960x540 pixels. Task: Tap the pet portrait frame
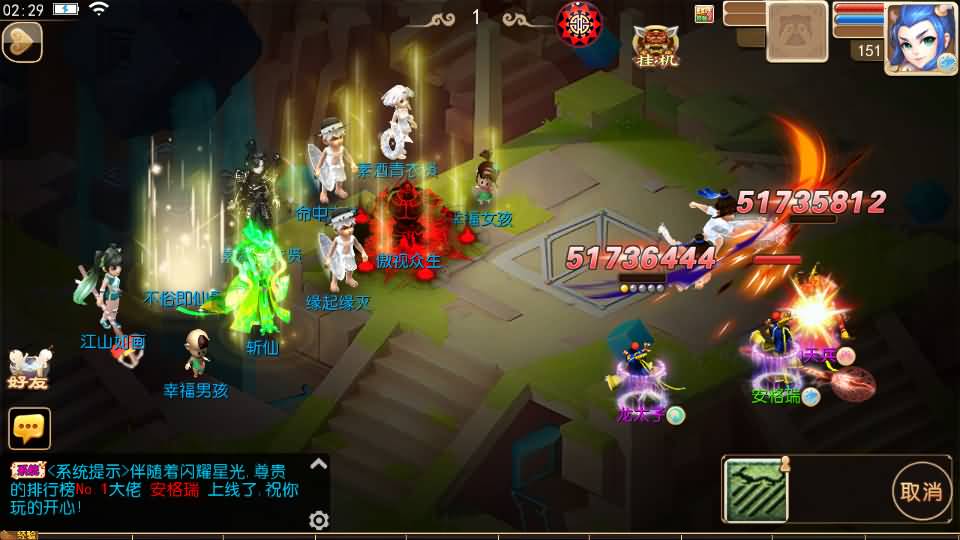(797, 31)
